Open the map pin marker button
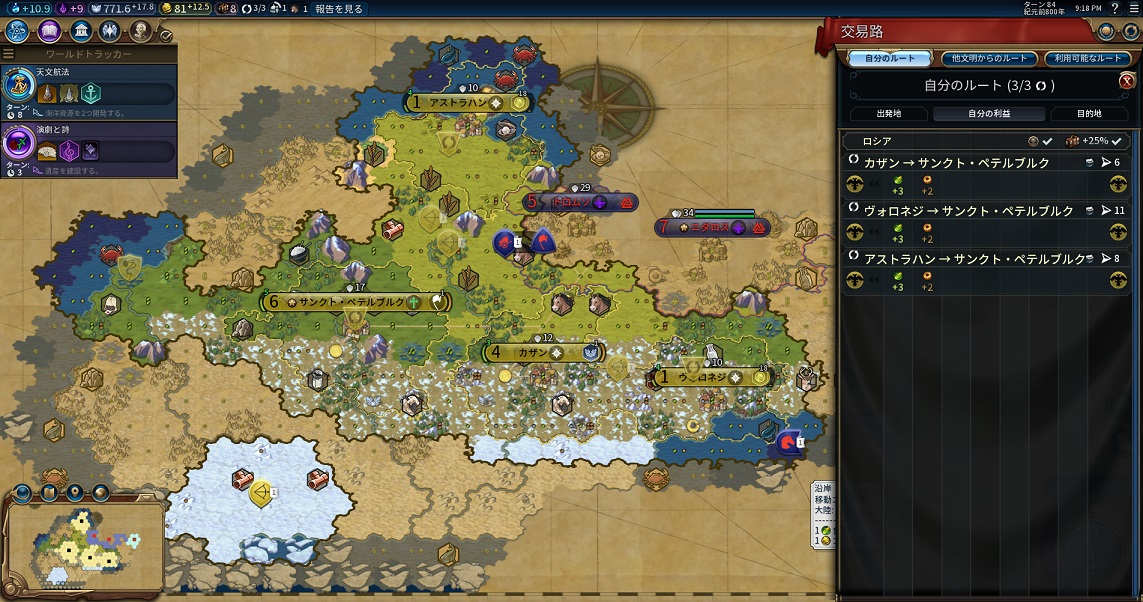Image resolution: width=1143 pixels, height=602 pixels. pos(75,493)
